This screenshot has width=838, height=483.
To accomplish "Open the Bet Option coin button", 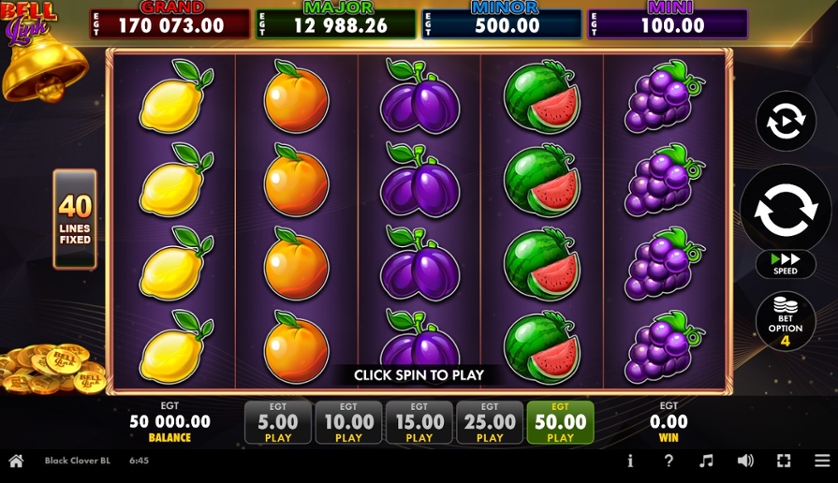I will point(785,322).
